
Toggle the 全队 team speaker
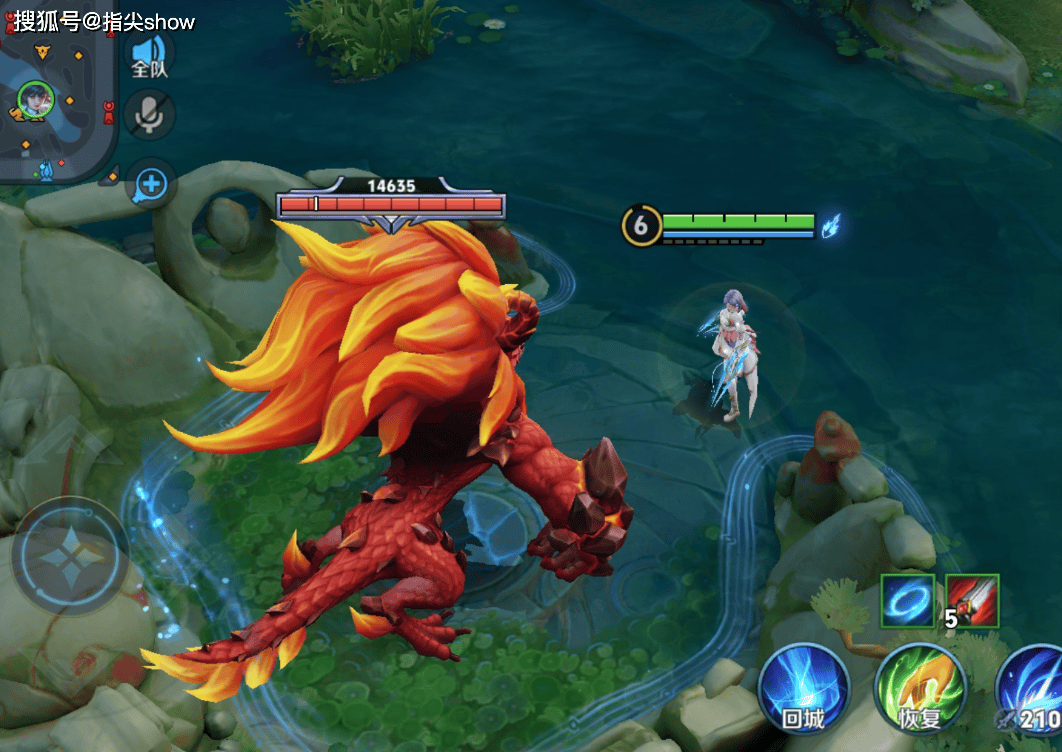[150, 55]
